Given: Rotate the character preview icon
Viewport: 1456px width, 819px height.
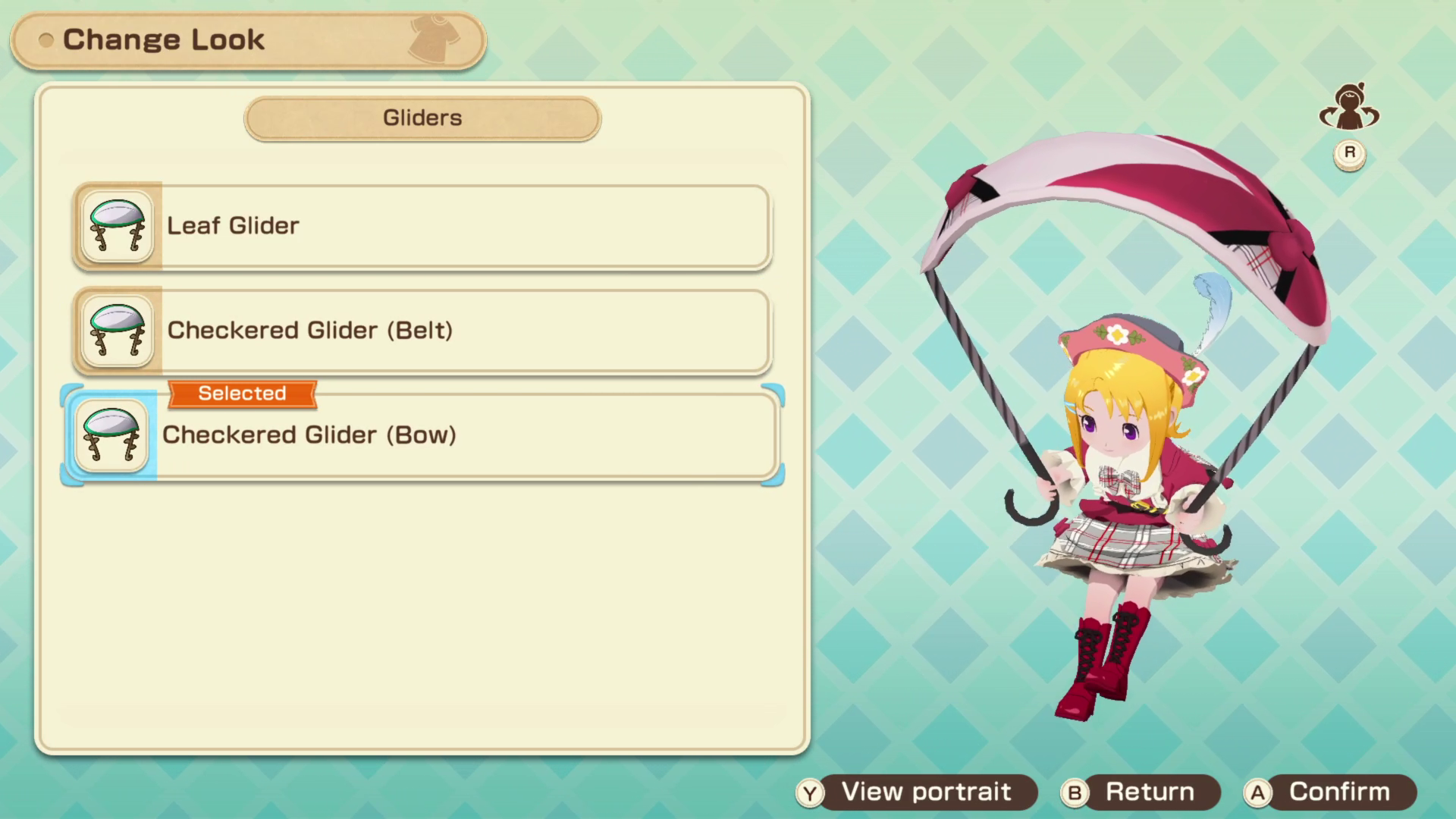Looking at the screenshot, I should click(1349, 108).
